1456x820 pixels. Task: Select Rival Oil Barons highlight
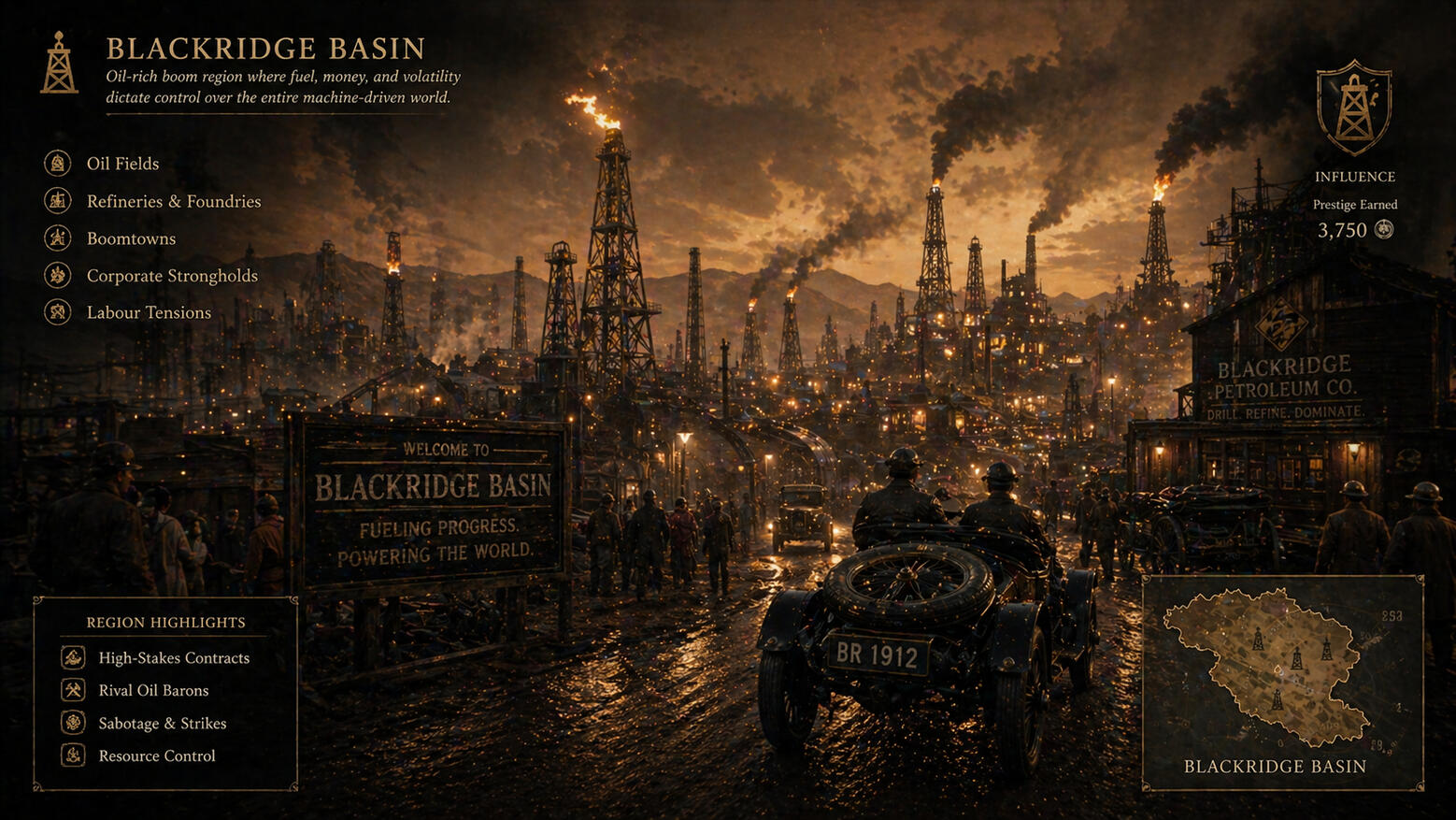[153, 691]
